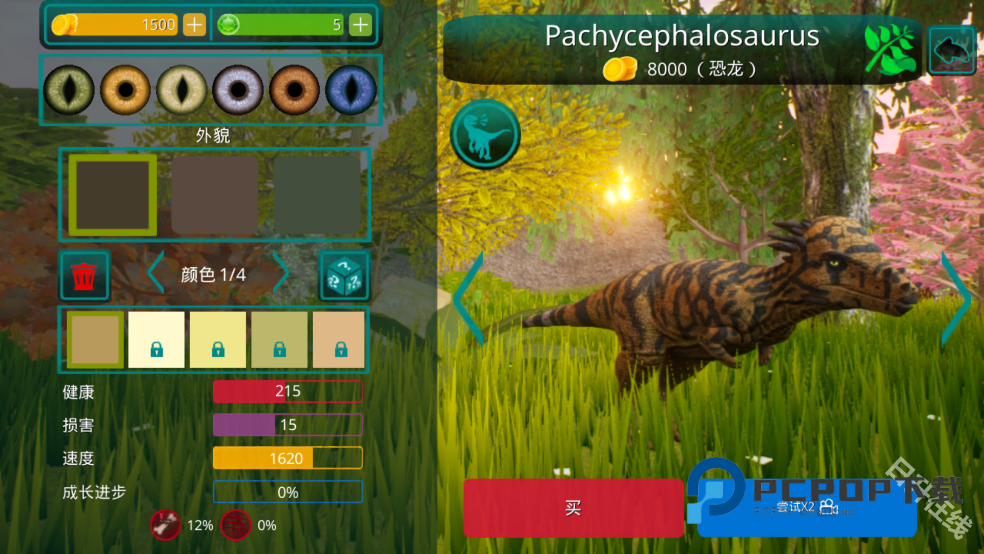Screen dimensions: 984x554
Task: Show the next dinosaur with the right arrow
Action: [956, 298]
